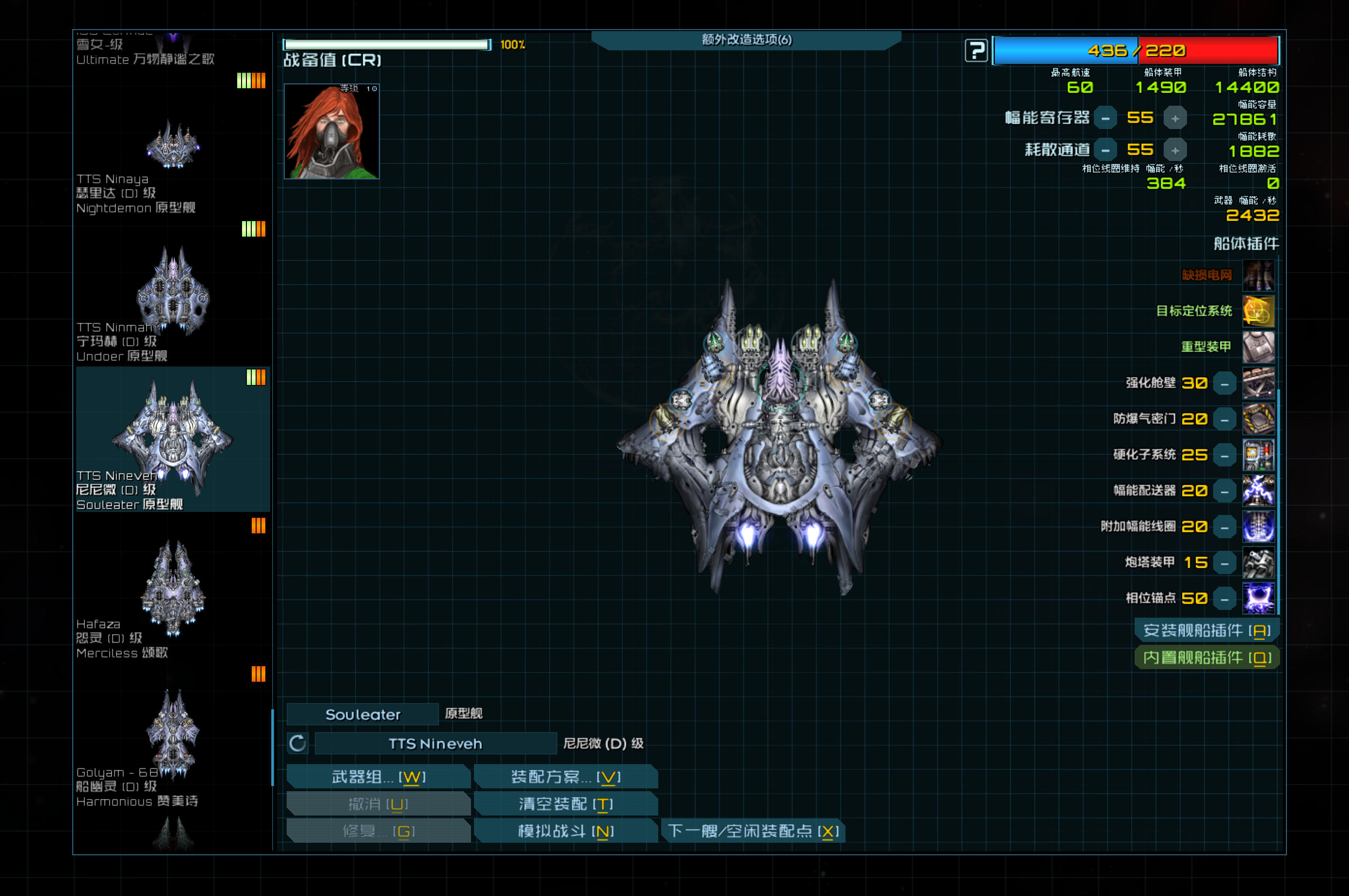Image resolution: width=1349 pixels, height=896 pixels.
Task: Randomize ship name with circular arrow
Action: (x=298, y=743)
